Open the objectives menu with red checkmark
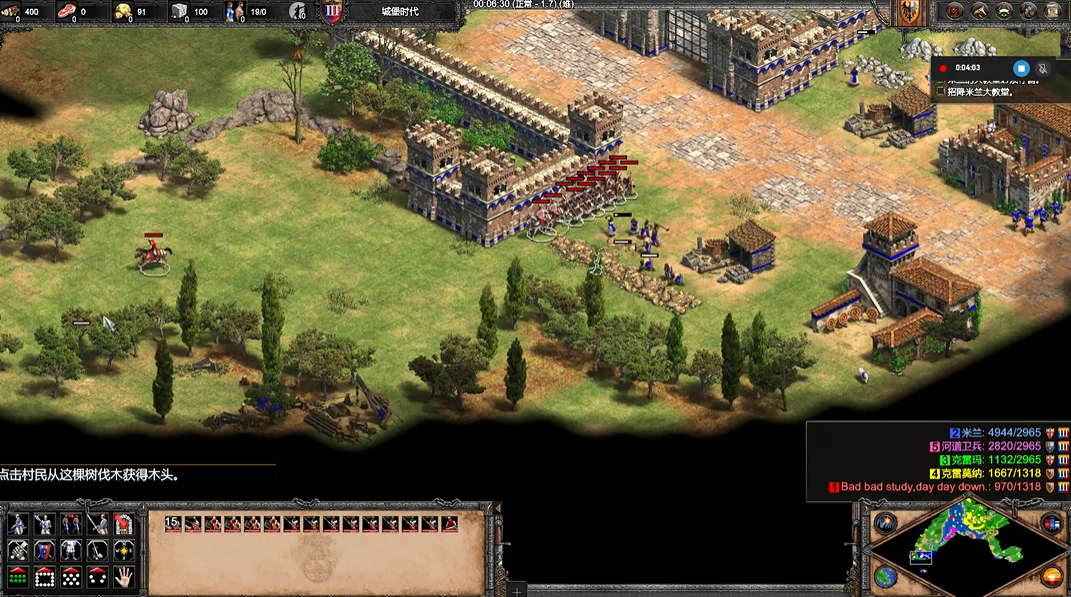The width and height of the screenshot is (1071, 597). coord(955,11)
